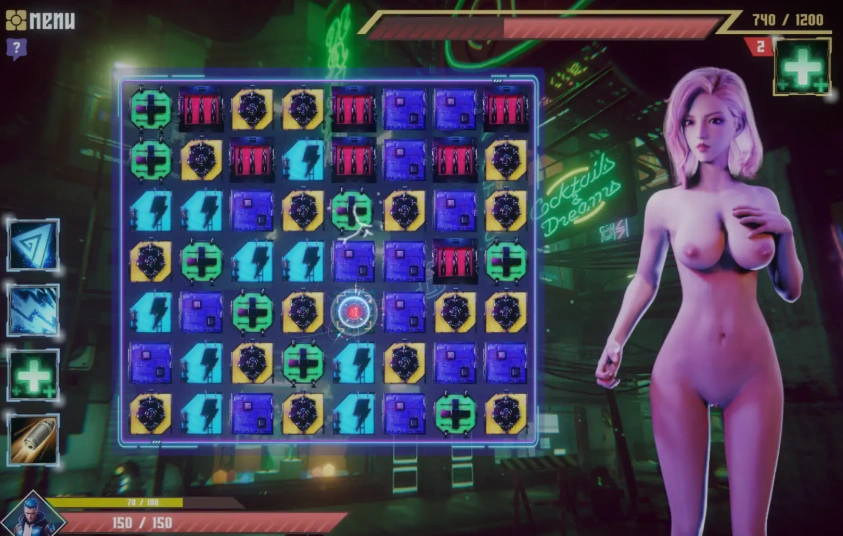843x536 pixels.
Task: Activate the blue triangle ability
Action: coord(34,245)
